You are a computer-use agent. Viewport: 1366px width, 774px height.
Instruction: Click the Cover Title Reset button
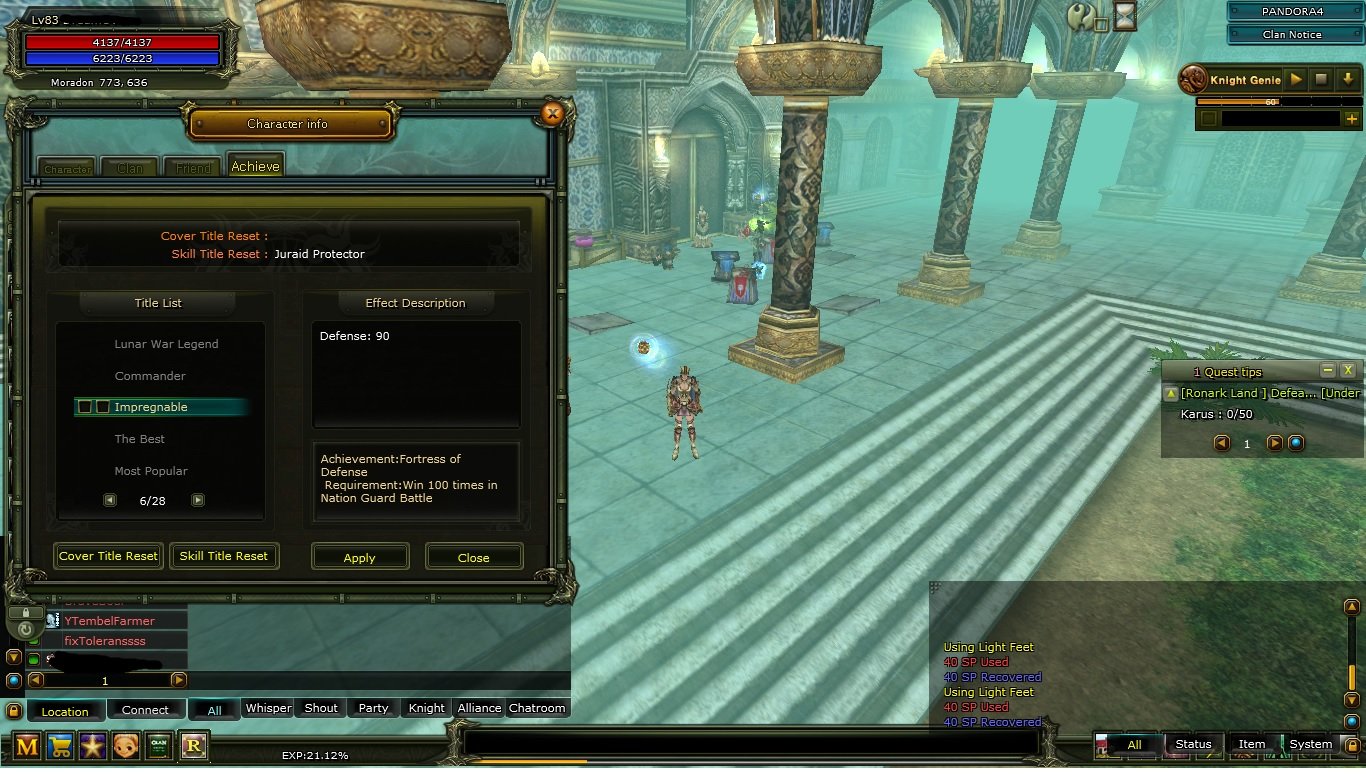[108, 556]
